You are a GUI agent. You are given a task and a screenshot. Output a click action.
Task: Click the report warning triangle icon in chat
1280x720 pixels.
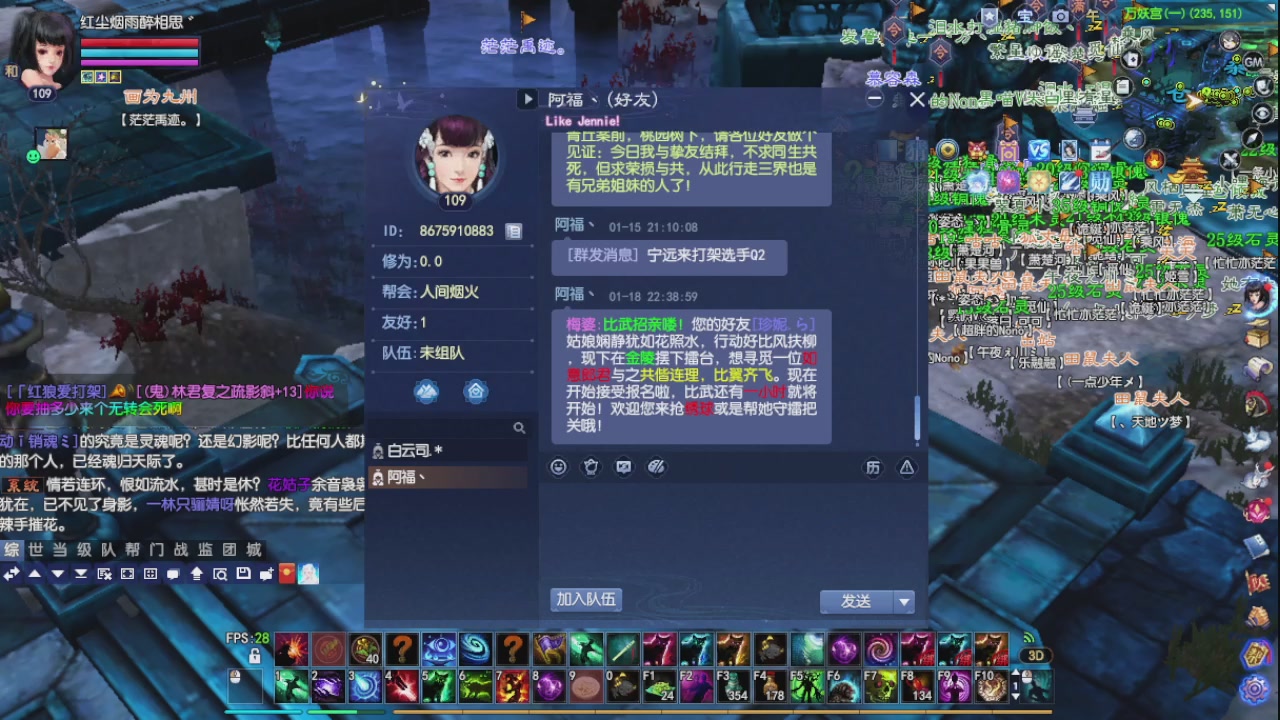[907, 467]
